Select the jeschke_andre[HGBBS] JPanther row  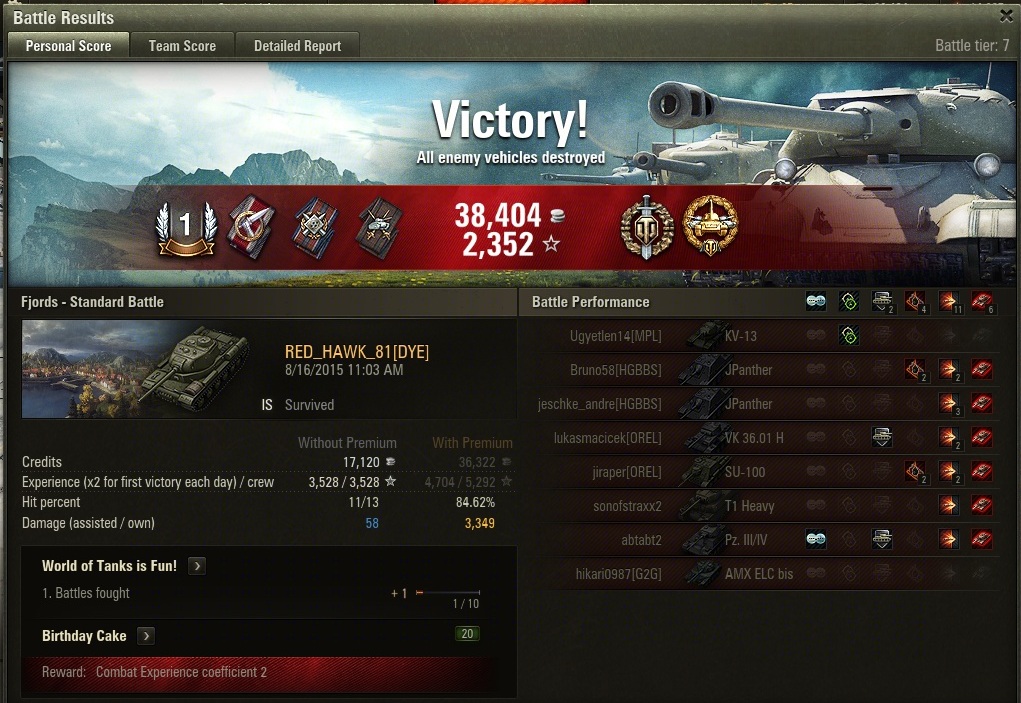pyautogui.click(x=700, y=404)
